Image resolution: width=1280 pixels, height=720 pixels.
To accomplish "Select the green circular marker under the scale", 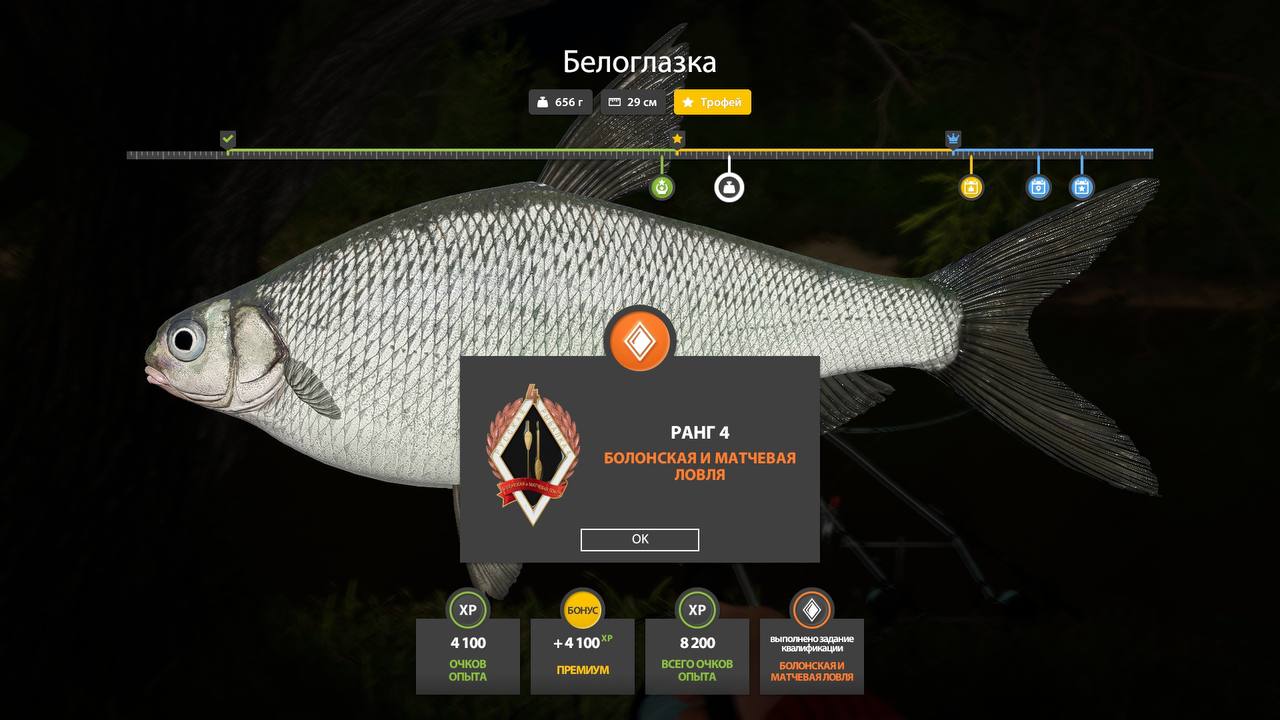I will point(662,187).
